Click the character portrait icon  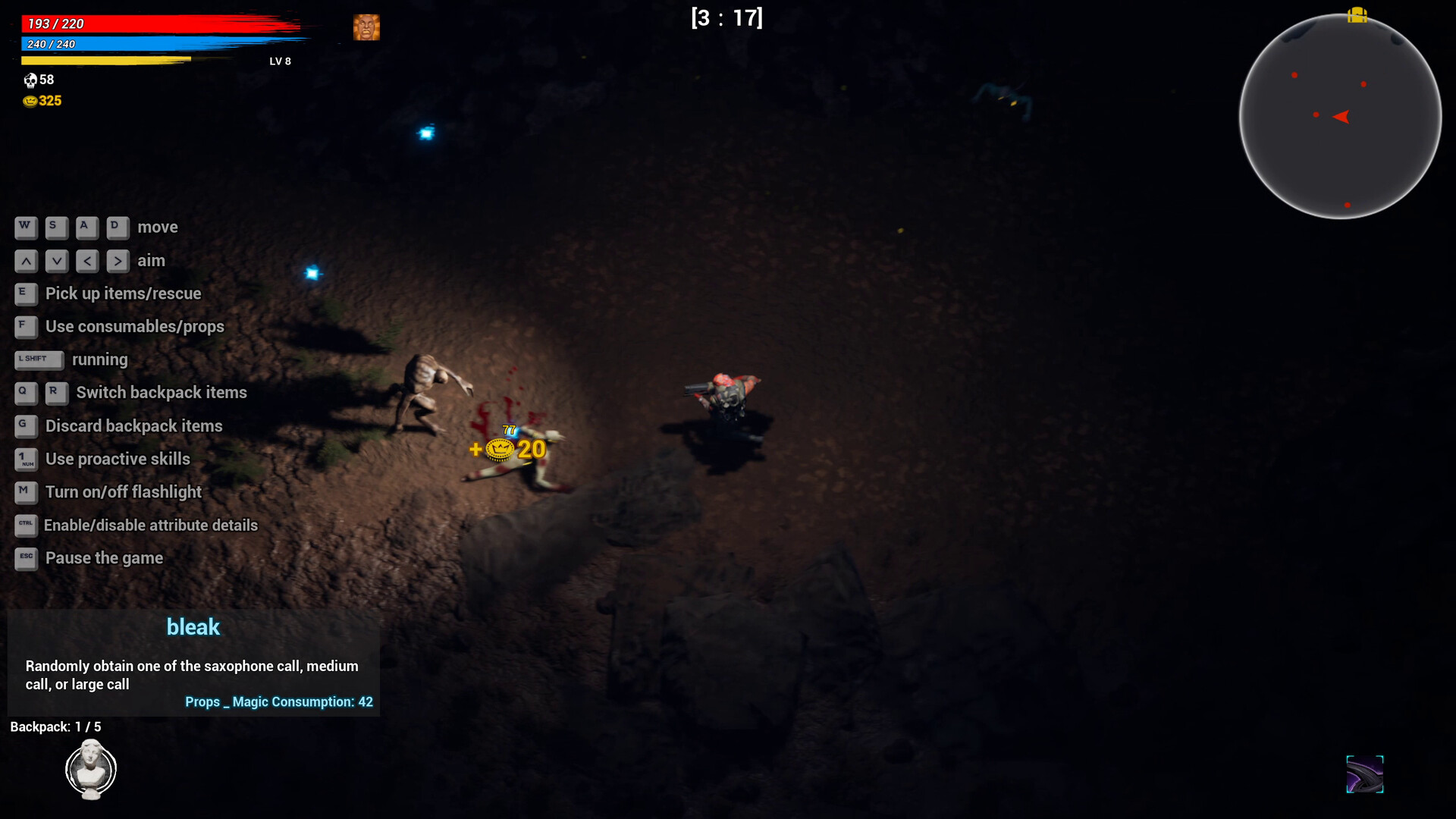(x=367, y=27)
